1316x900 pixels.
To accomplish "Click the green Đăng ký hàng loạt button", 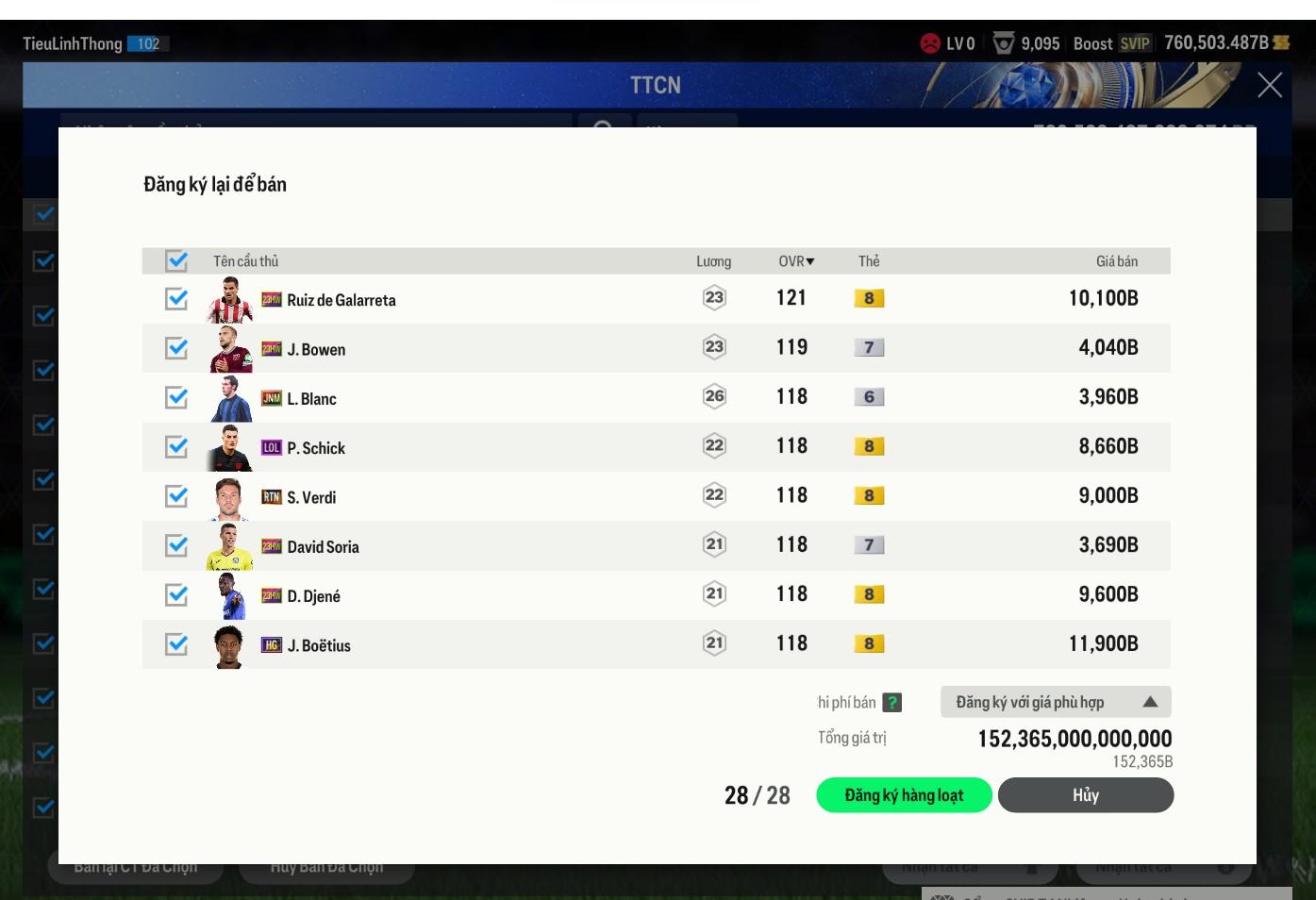I will 903,795.
